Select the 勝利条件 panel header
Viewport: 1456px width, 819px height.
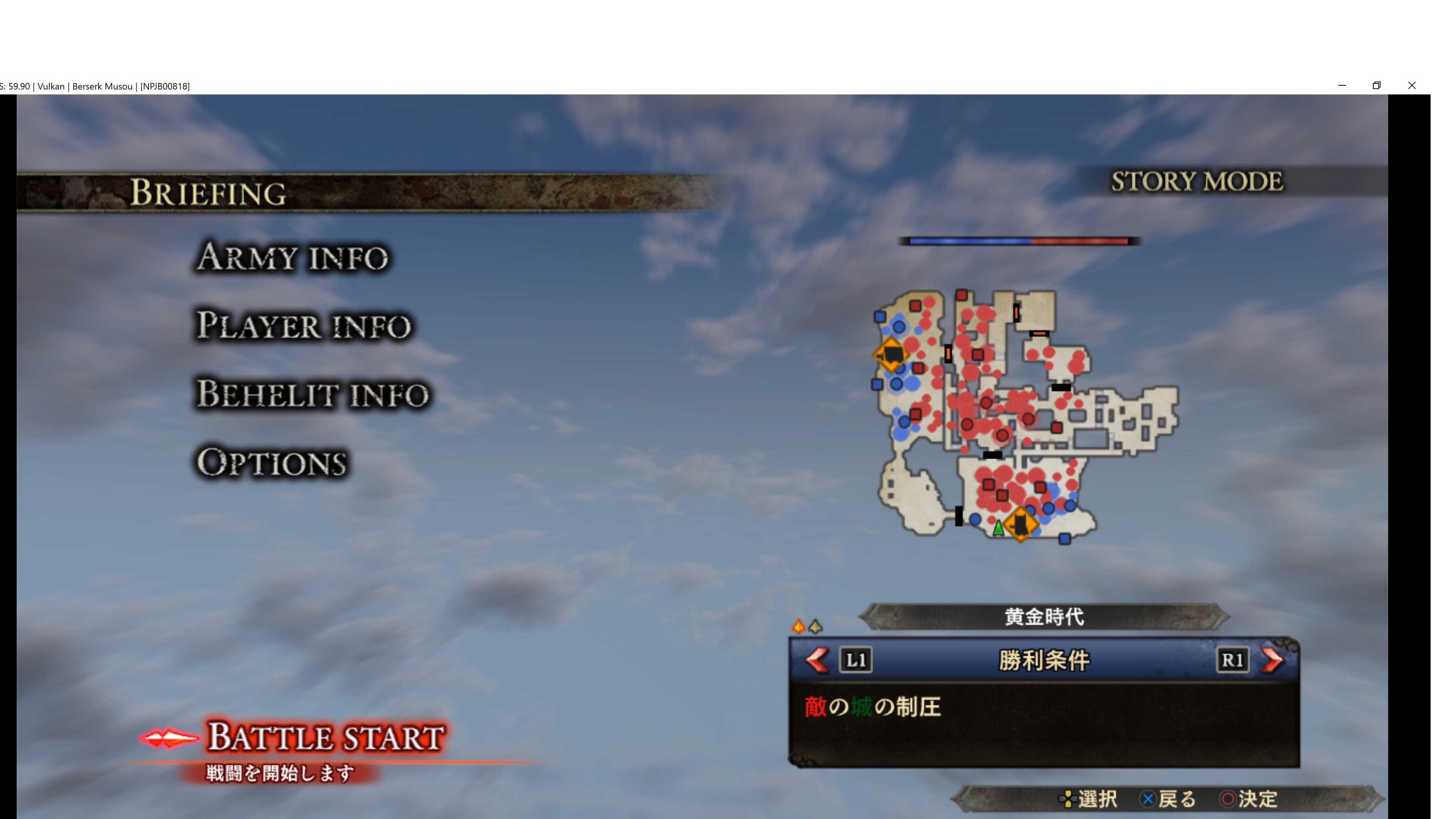(x=1044, y=660)
